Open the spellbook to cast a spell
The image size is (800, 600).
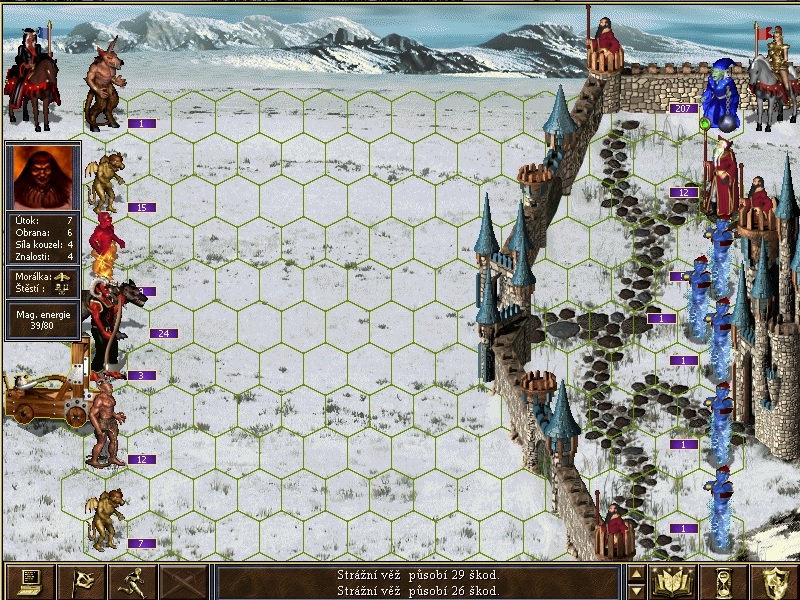pyautogui.click(x=673, y=581)
